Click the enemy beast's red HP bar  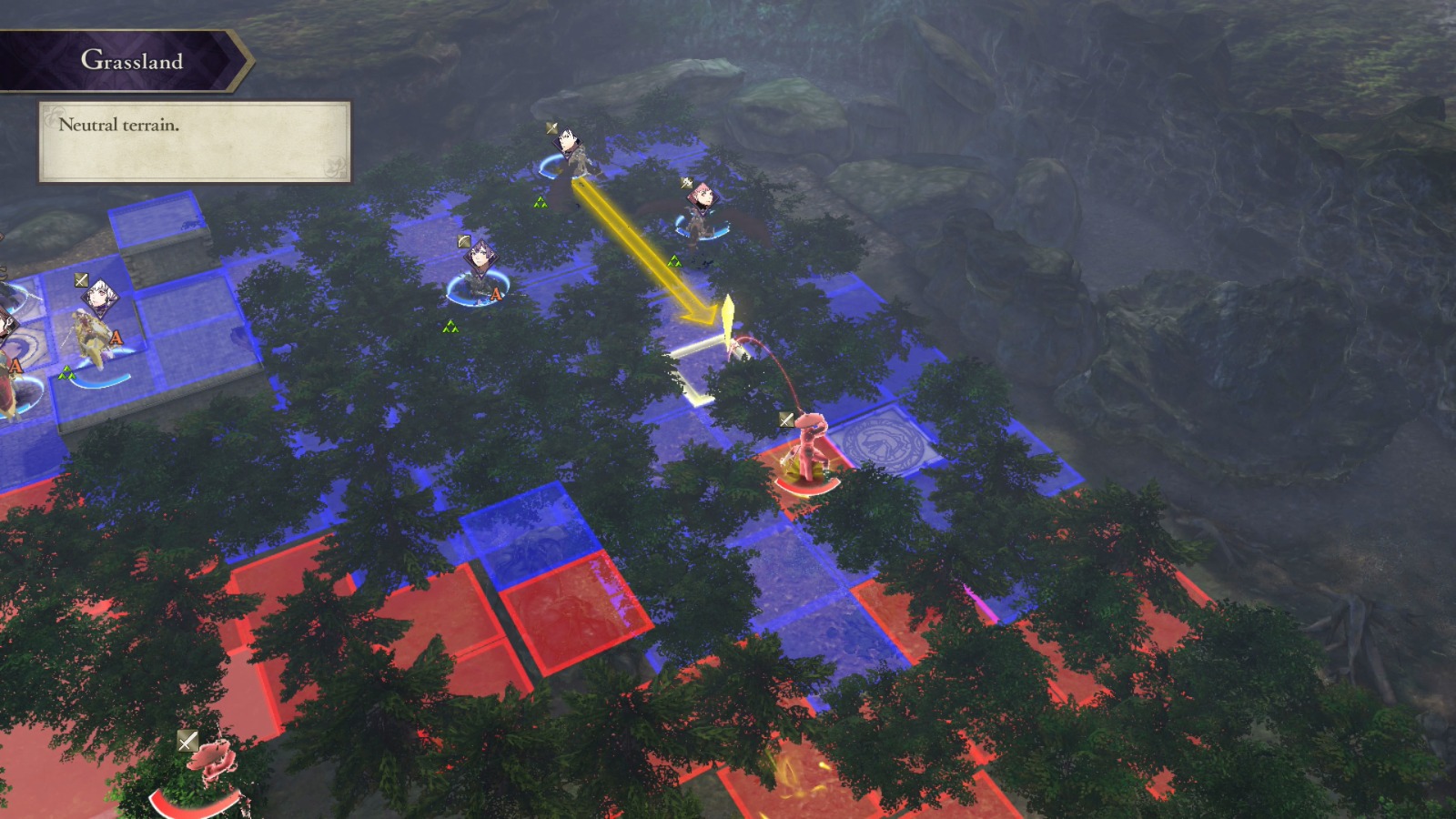click(810, 487)
